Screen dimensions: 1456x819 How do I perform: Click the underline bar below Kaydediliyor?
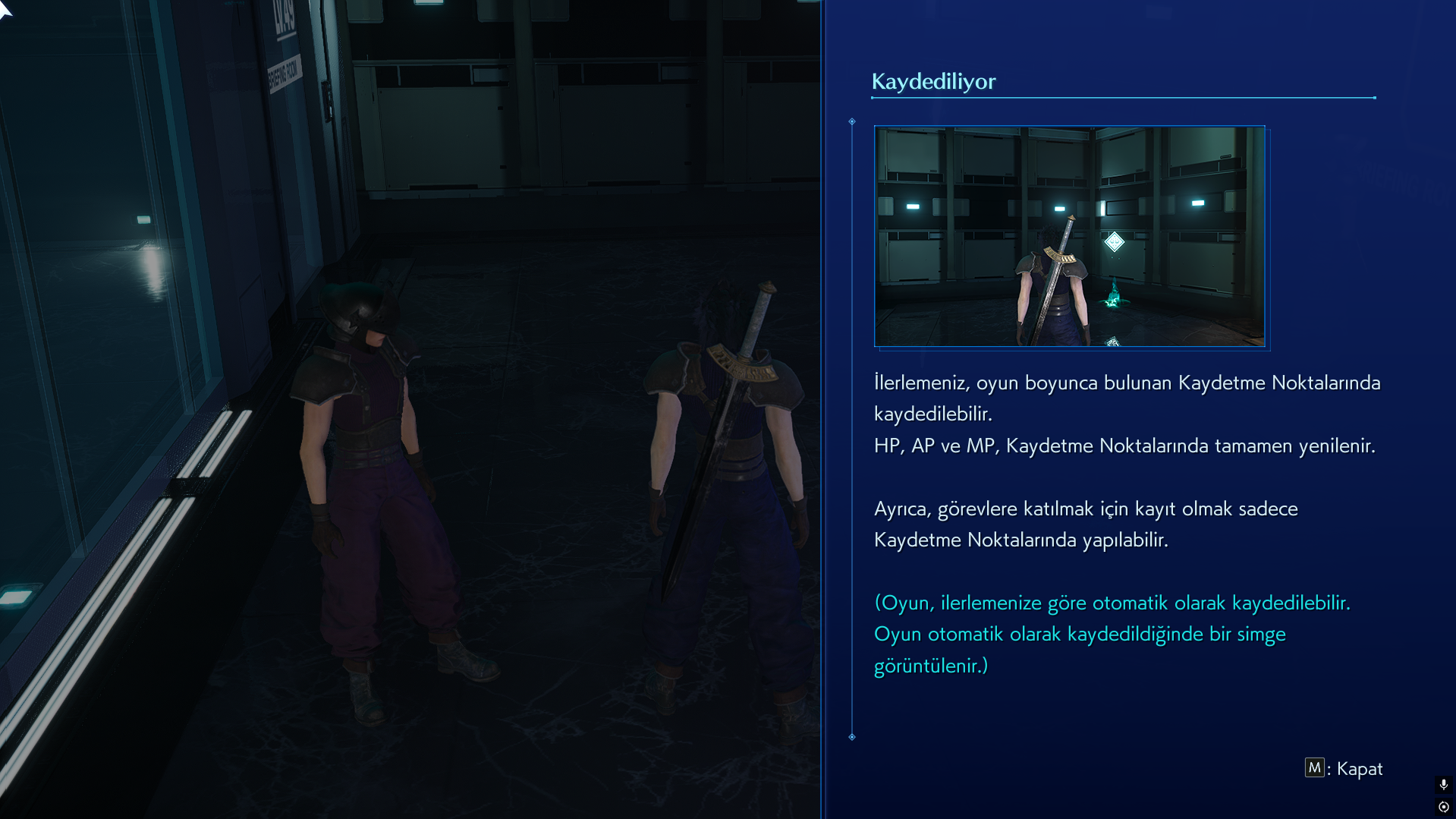1123,98
